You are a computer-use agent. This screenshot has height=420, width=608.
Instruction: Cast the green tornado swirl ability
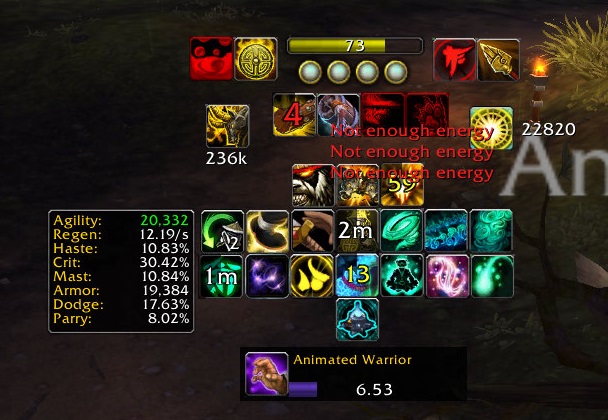401,231
